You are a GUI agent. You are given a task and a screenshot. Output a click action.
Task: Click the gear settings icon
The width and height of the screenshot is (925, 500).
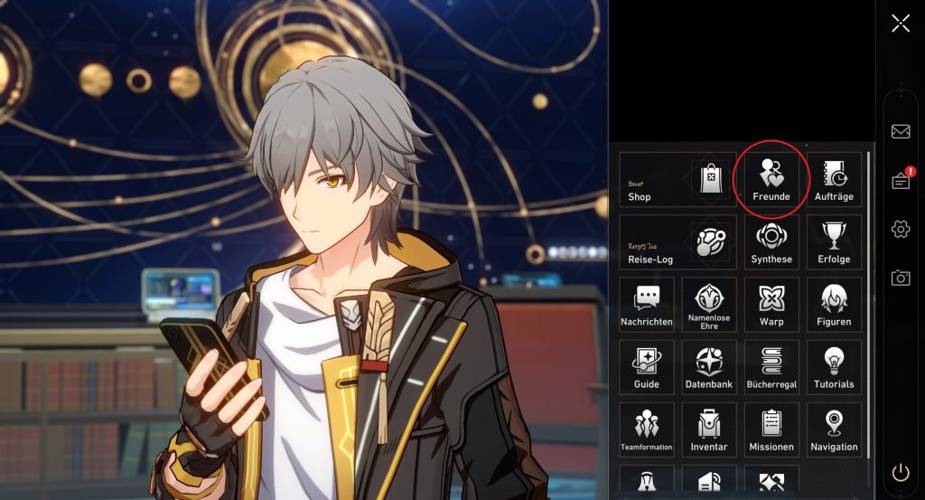[900, 229]
